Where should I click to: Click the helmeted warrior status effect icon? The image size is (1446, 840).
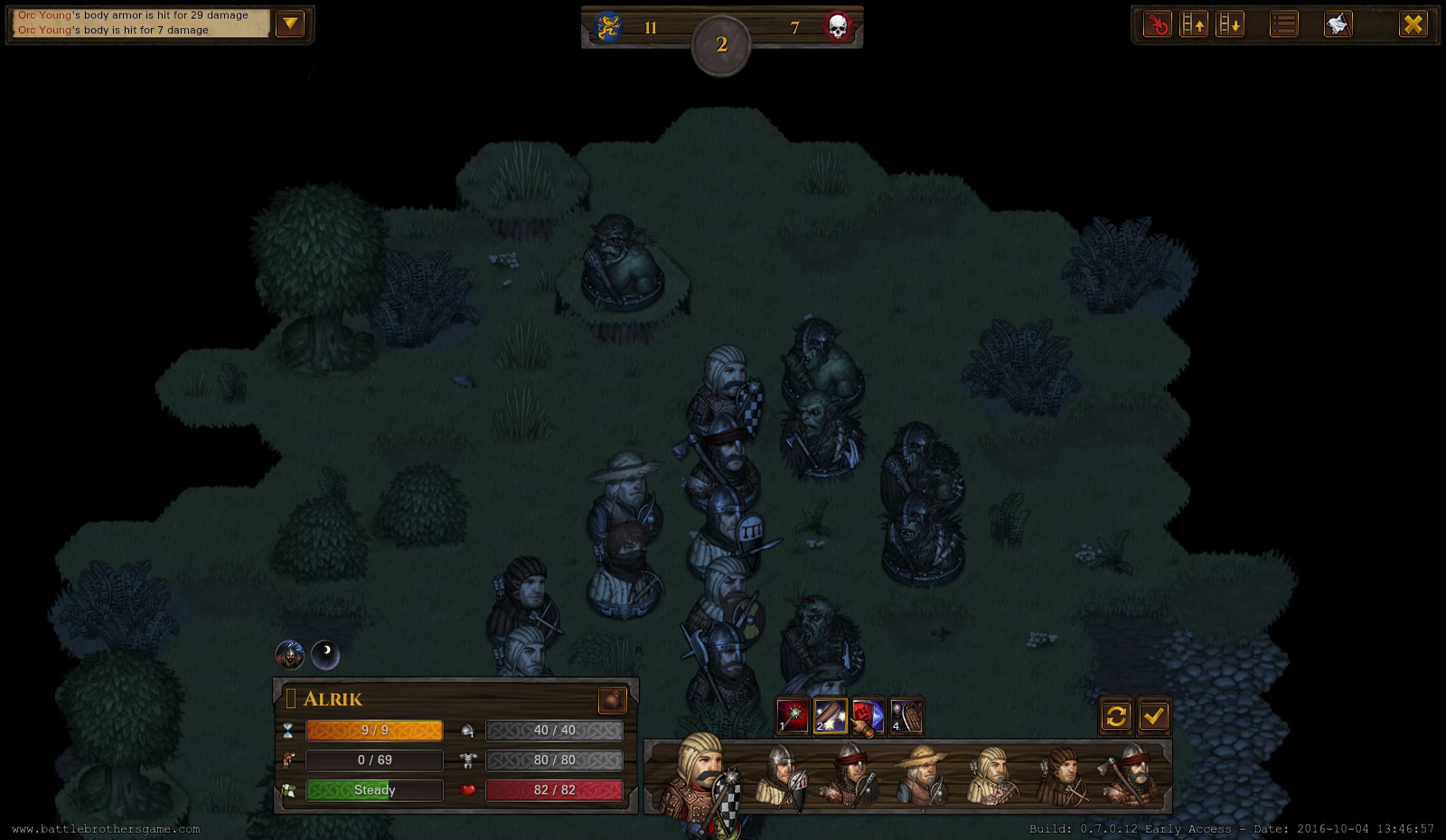(290, 655)
